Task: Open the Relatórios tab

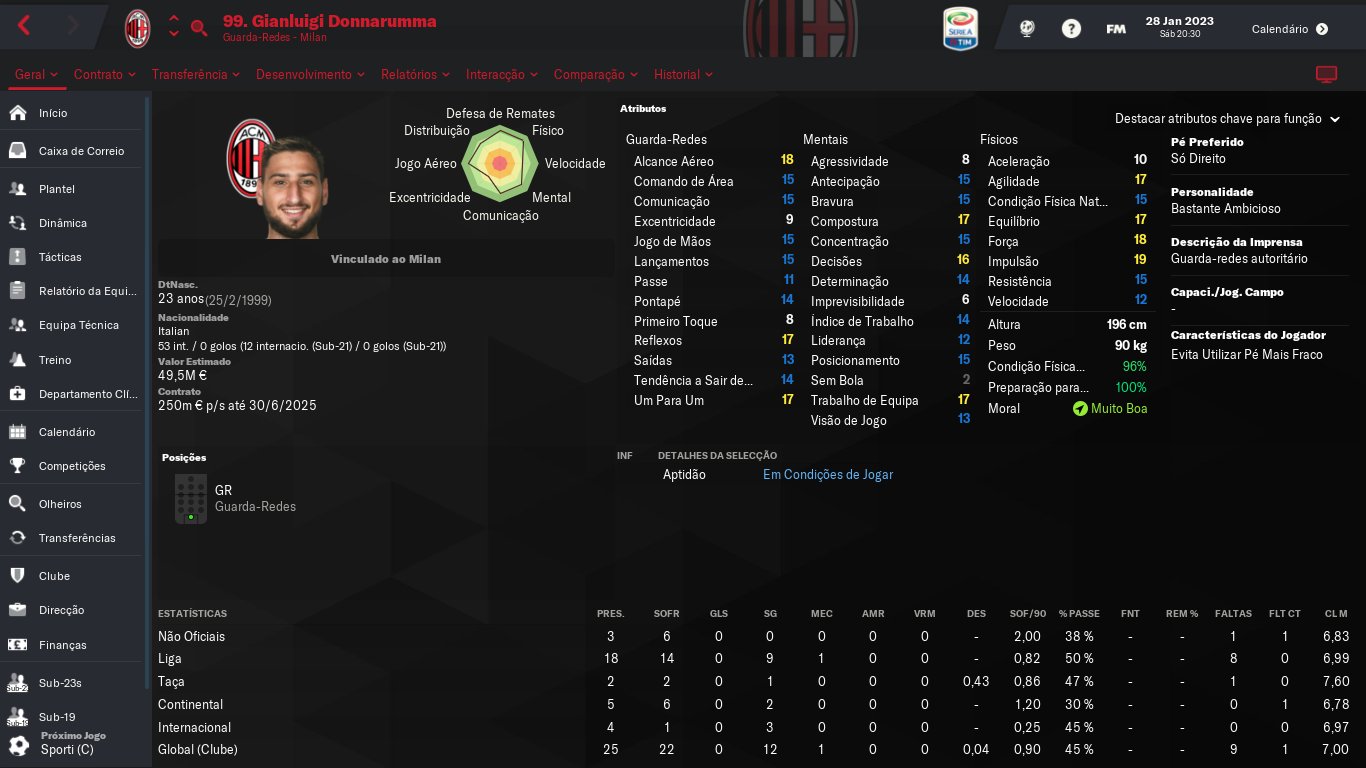Action: pos(415,75)
